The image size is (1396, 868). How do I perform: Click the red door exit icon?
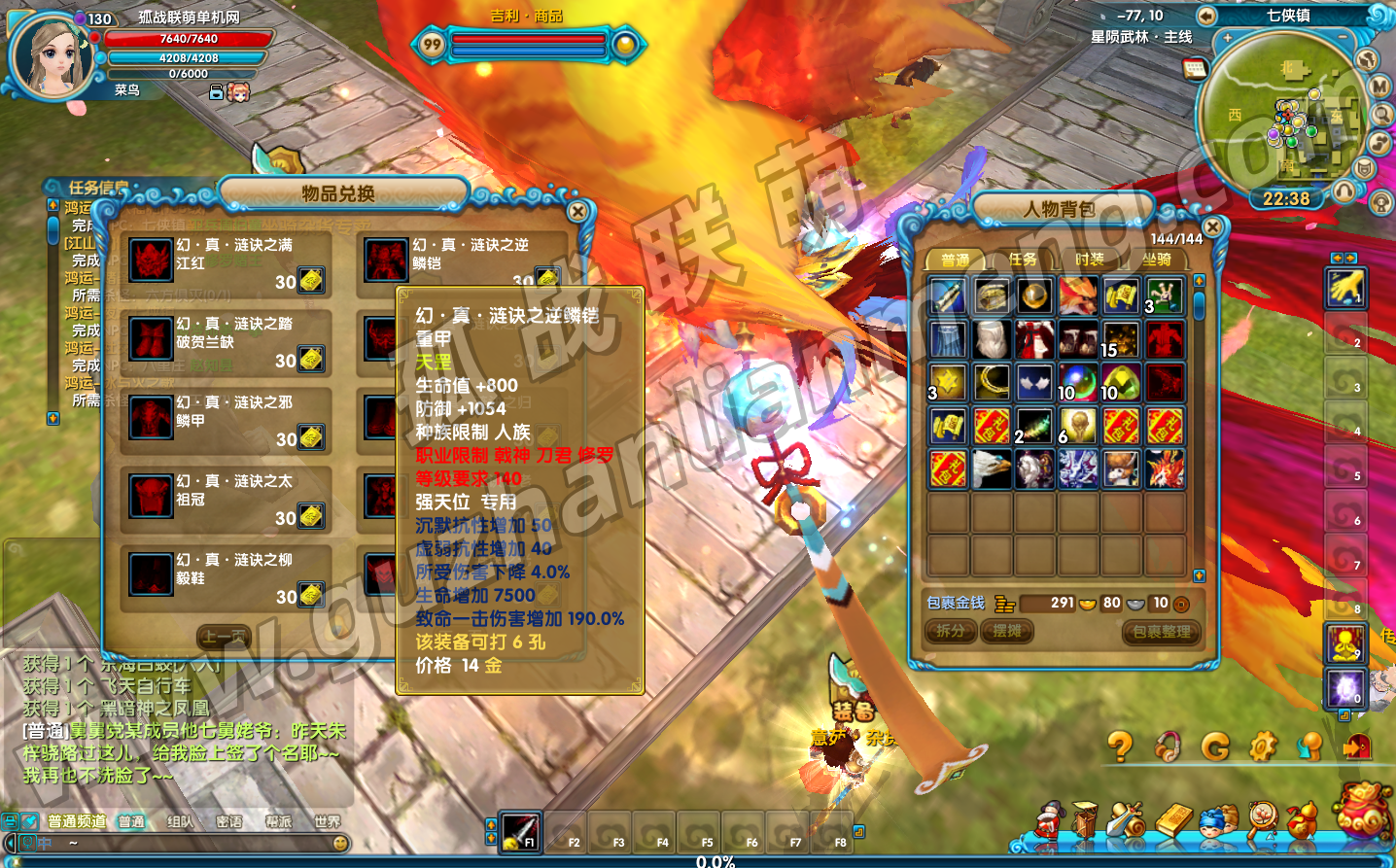tap(1356, 746)
